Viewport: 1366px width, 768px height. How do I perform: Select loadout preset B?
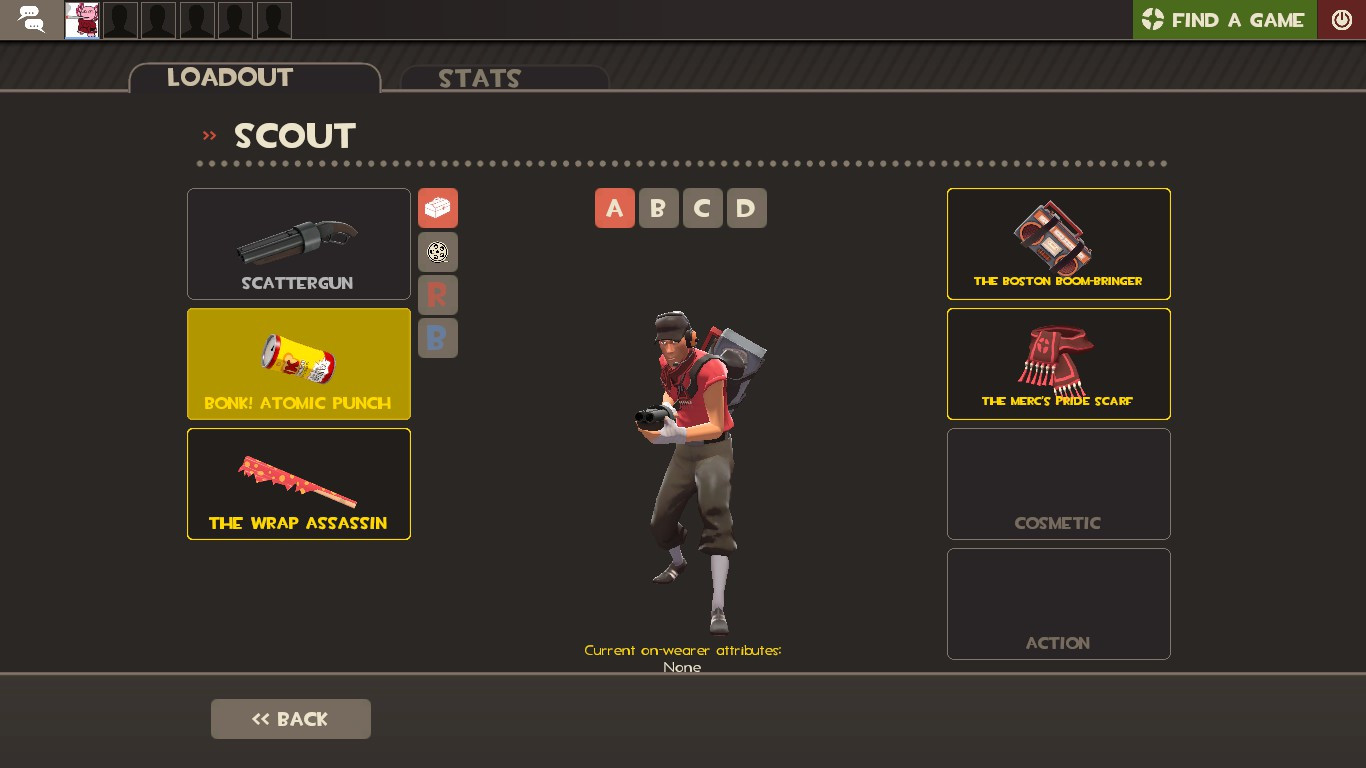pyautogui.click(x=658, y=208)
